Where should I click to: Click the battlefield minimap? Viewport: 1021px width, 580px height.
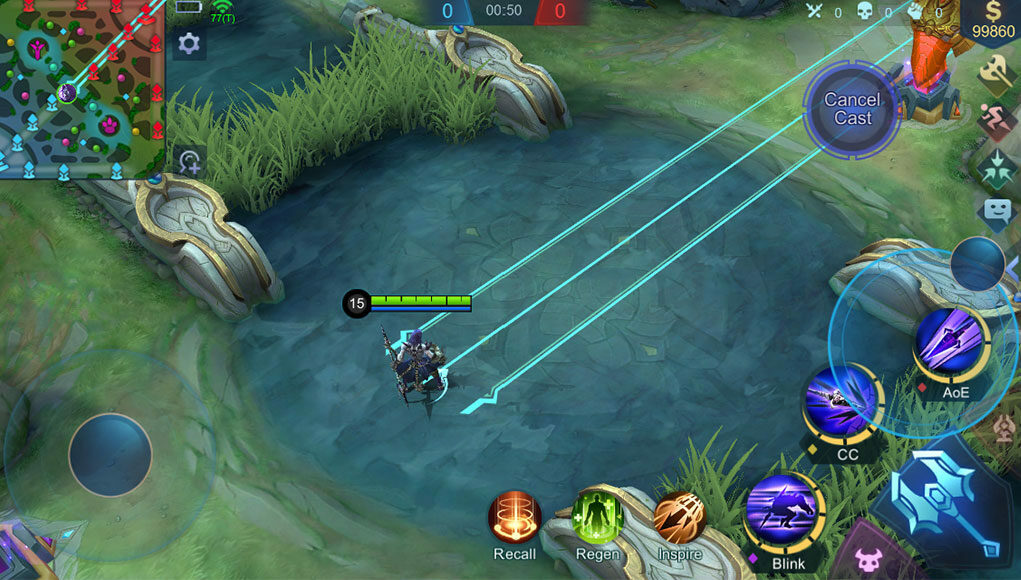(x=82, y=90)
